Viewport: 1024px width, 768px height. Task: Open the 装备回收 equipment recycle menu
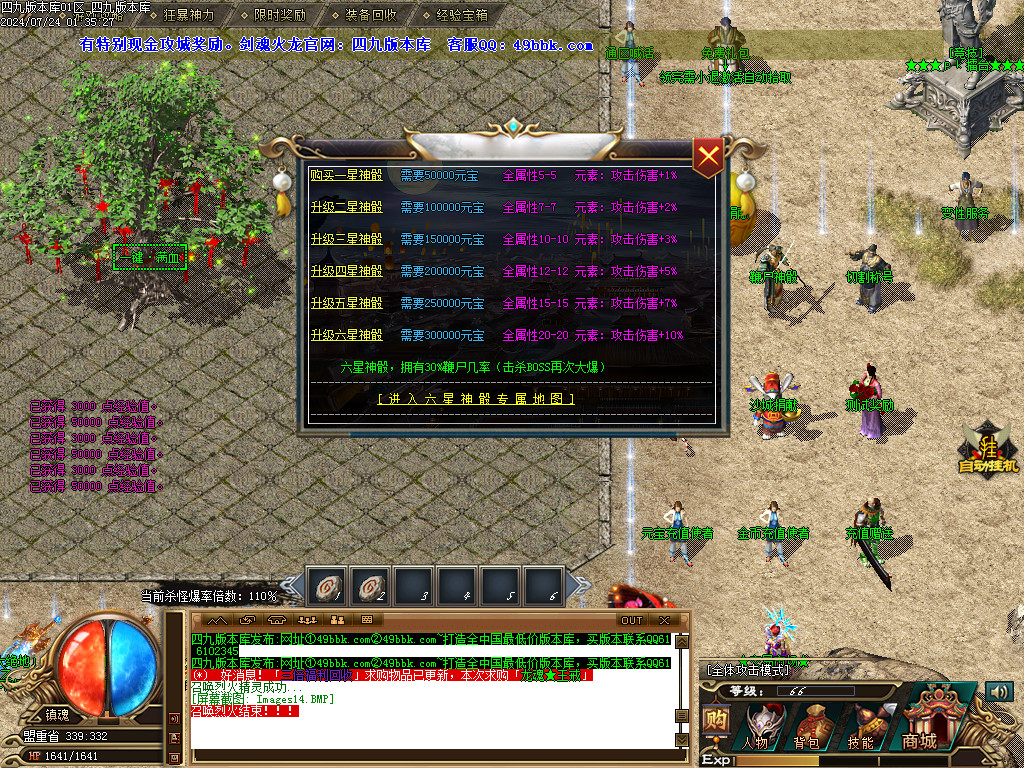click(371, 15)
